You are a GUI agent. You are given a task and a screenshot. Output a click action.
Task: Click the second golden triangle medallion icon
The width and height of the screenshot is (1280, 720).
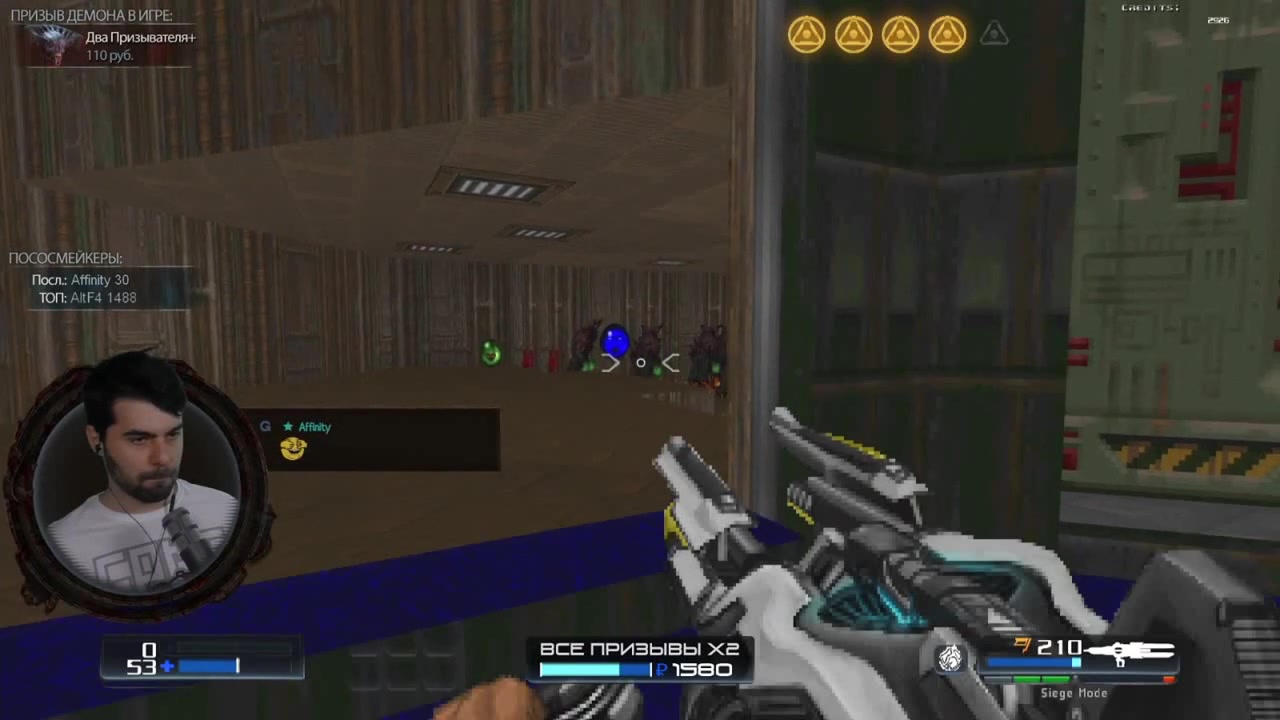854,33
